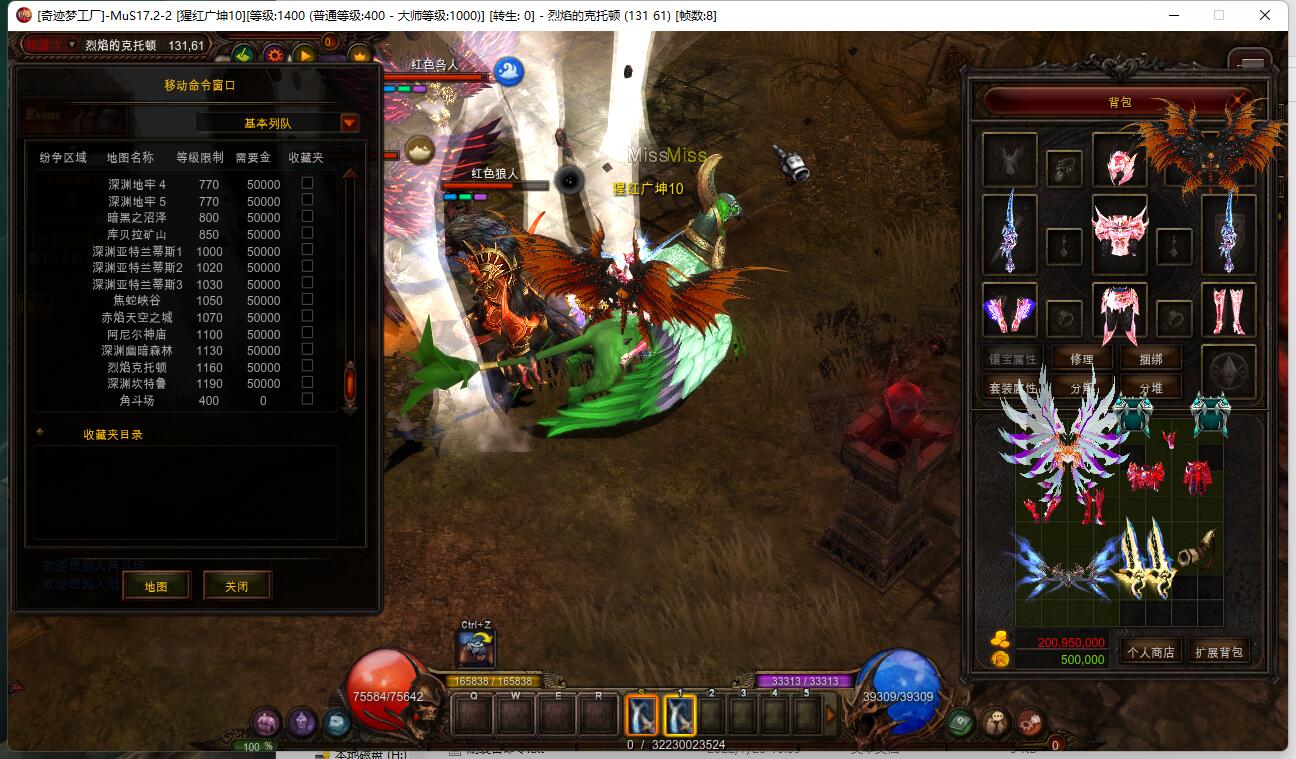Pick the golden twin blades in the bag
Image resolution: width=1296 pixels, height=759 pixels.
(1145, 558)
